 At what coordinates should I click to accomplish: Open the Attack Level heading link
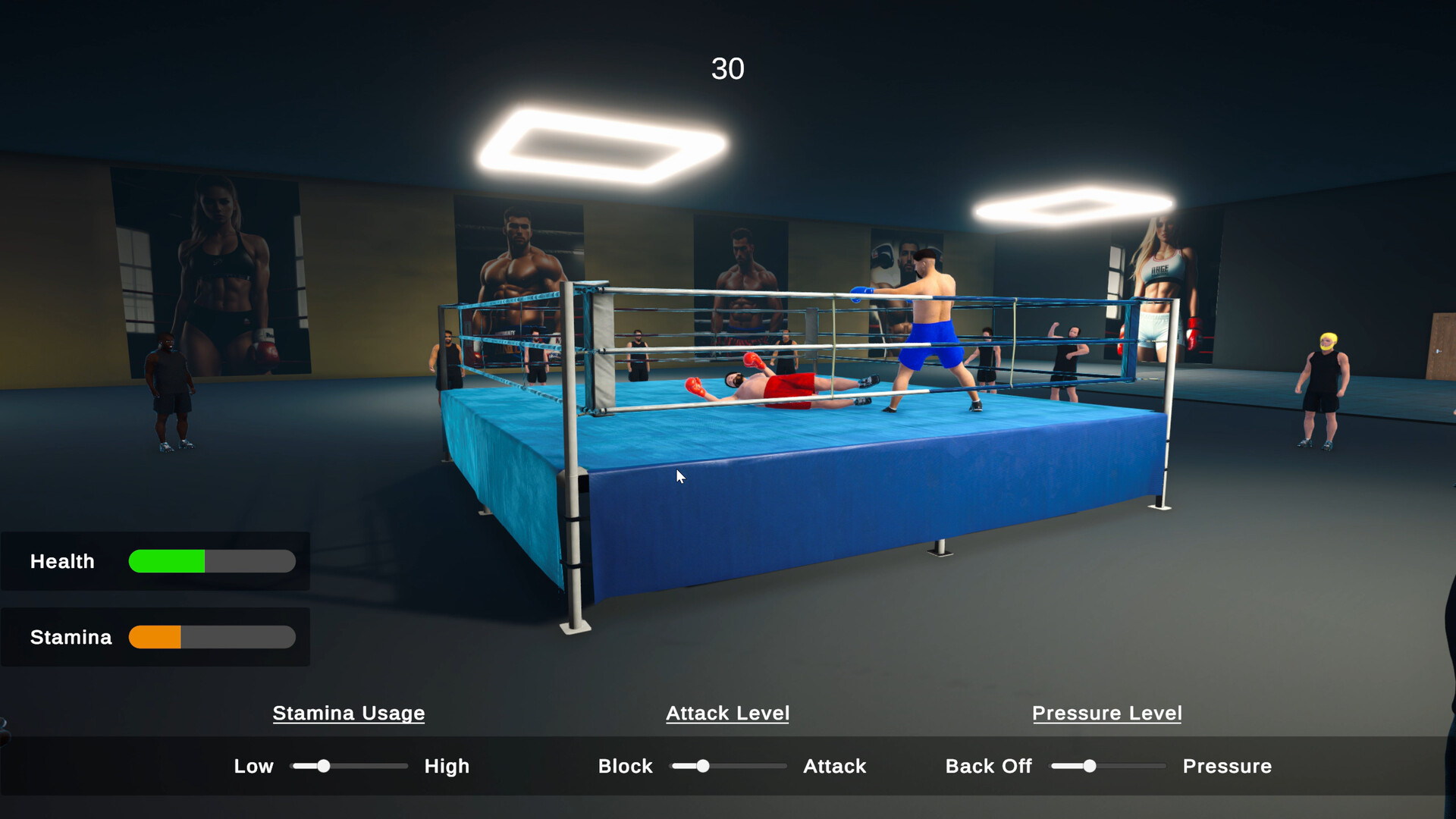pyautogui.click(x=727, y=714)
